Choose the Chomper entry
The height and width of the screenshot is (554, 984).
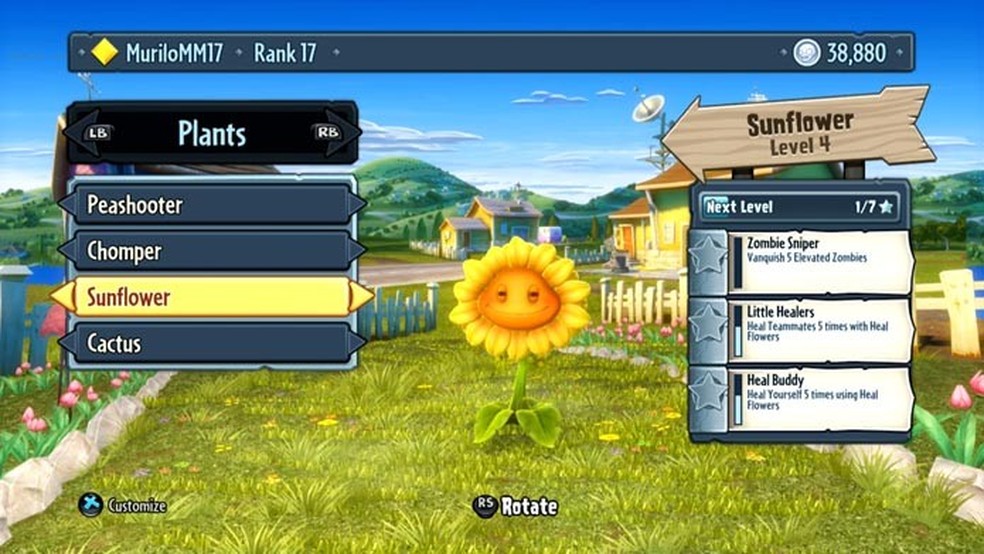coord(211,250)
